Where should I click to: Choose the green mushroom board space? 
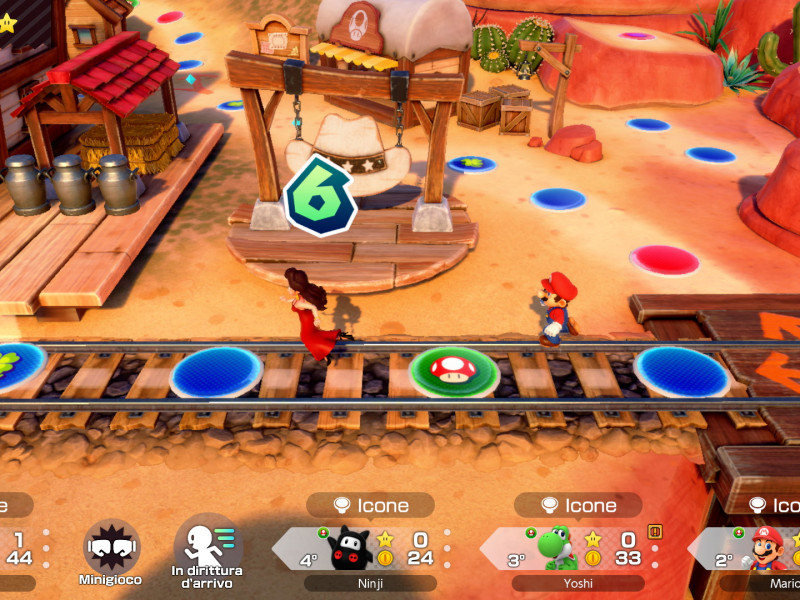[455, 370]
